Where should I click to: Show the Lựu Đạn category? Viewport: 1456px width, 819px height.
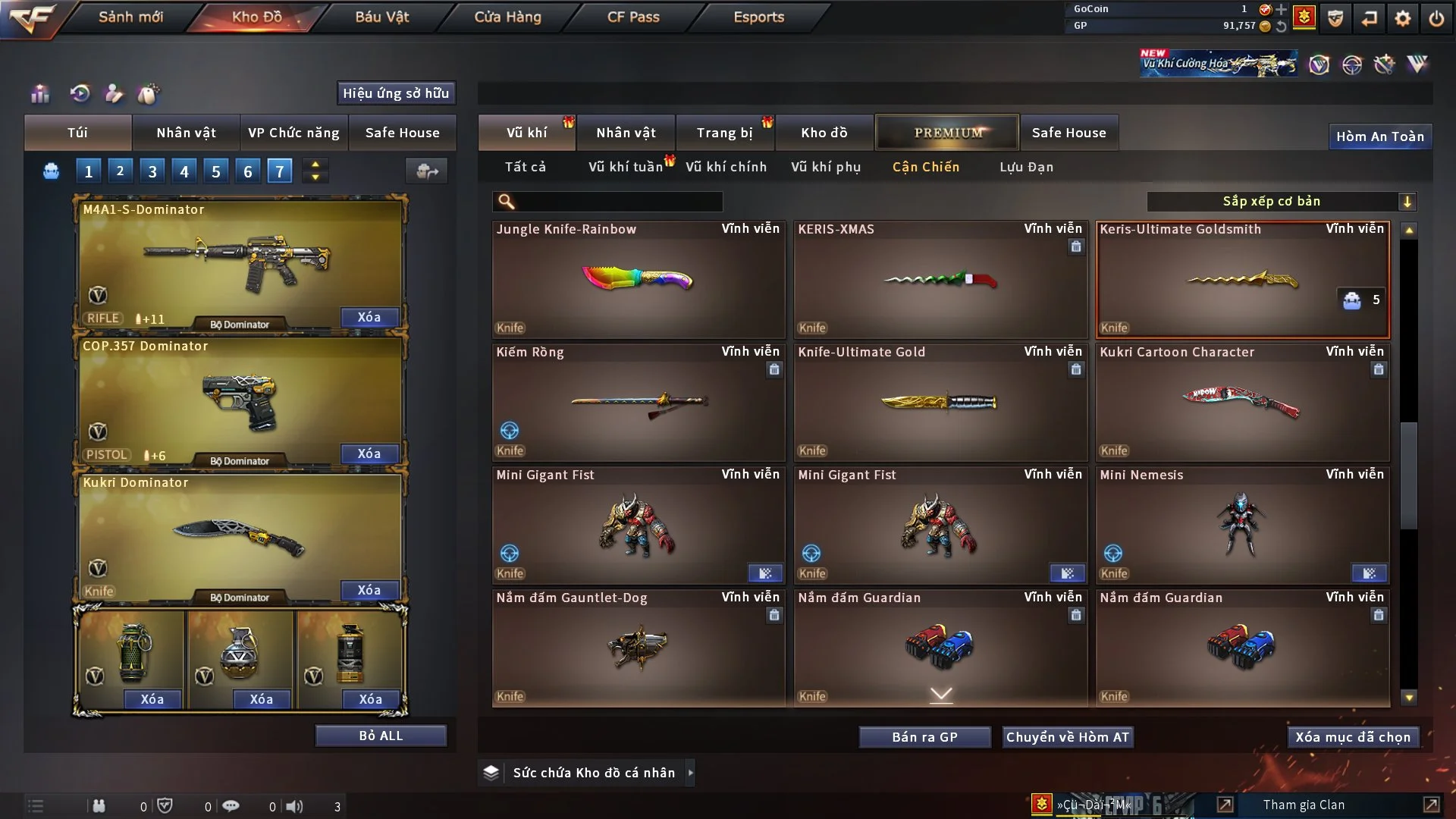[1026, 167]
